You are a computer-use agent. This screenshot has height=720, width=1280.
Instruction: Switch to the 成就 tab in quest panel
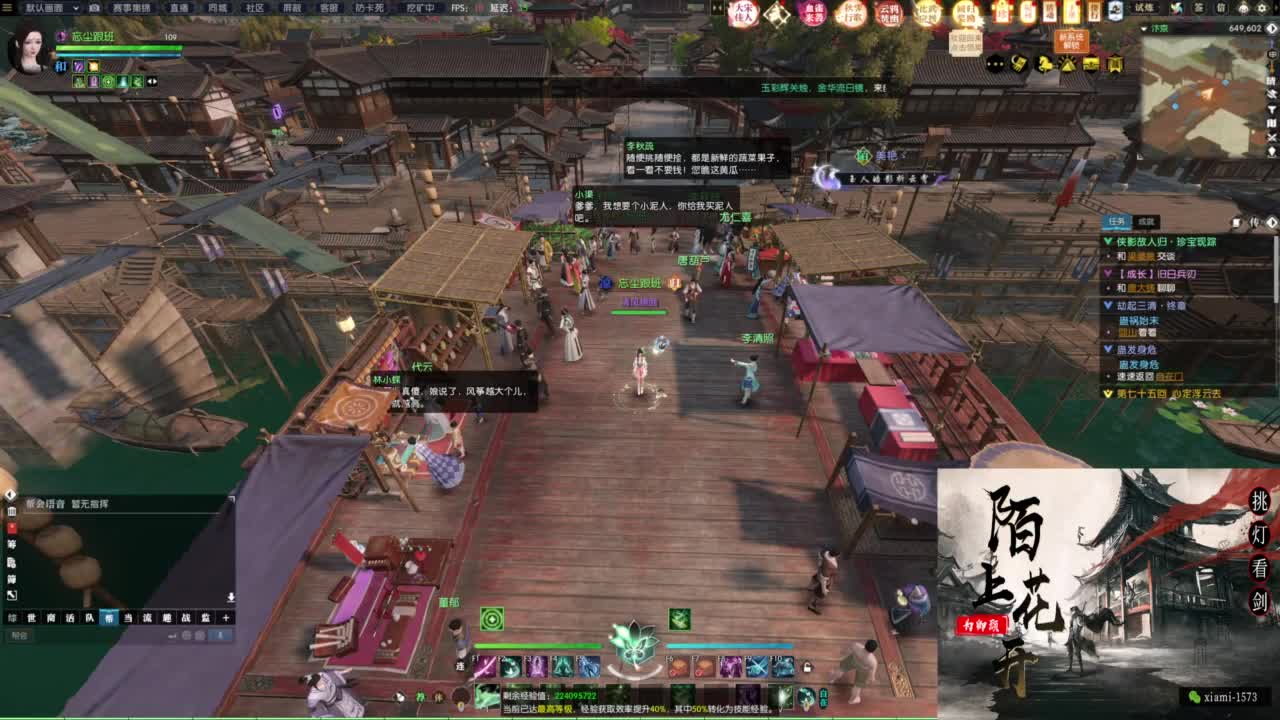click(1148, 222)
